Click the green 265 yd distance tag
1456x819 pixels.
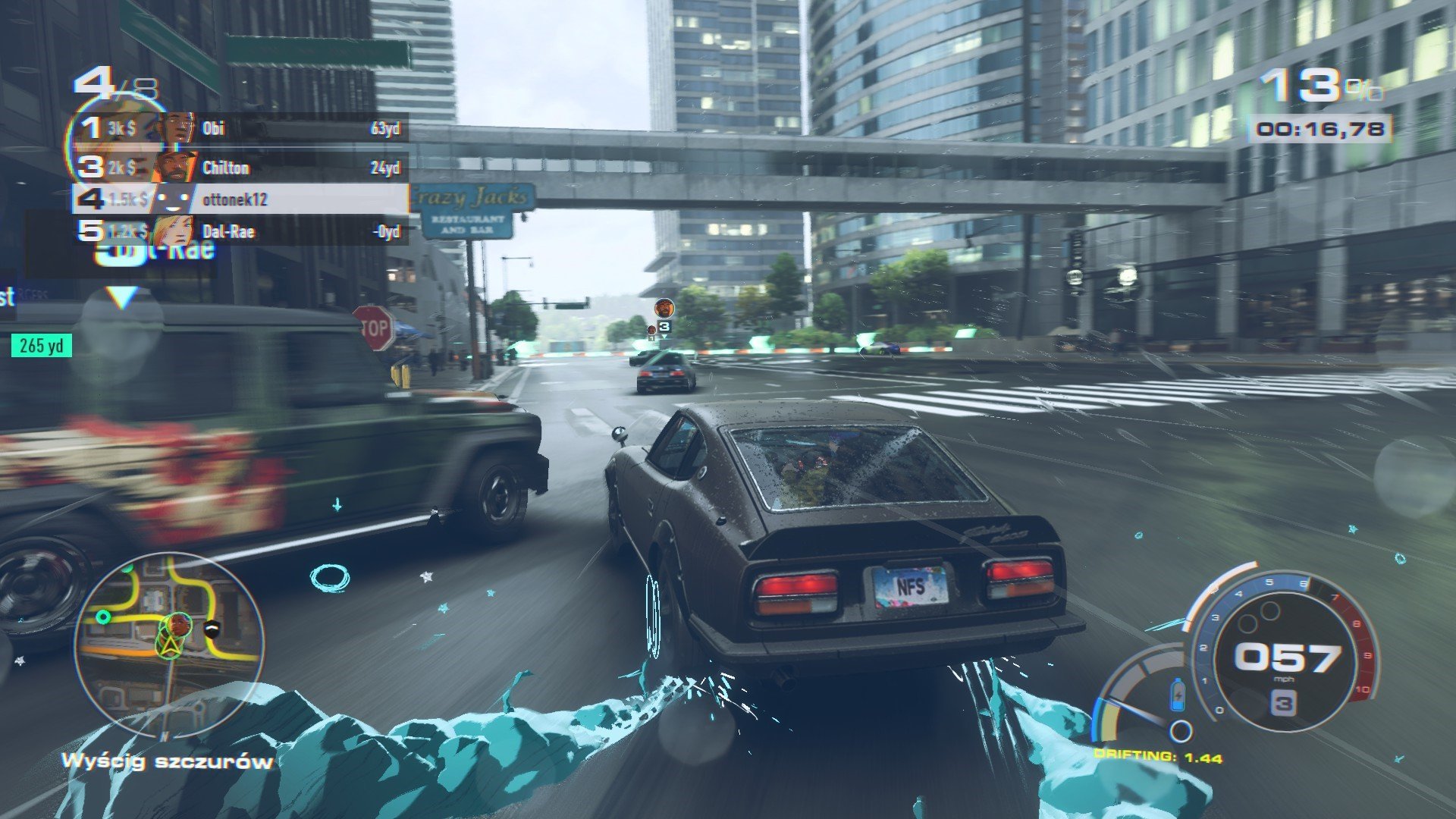click(42, 346)
